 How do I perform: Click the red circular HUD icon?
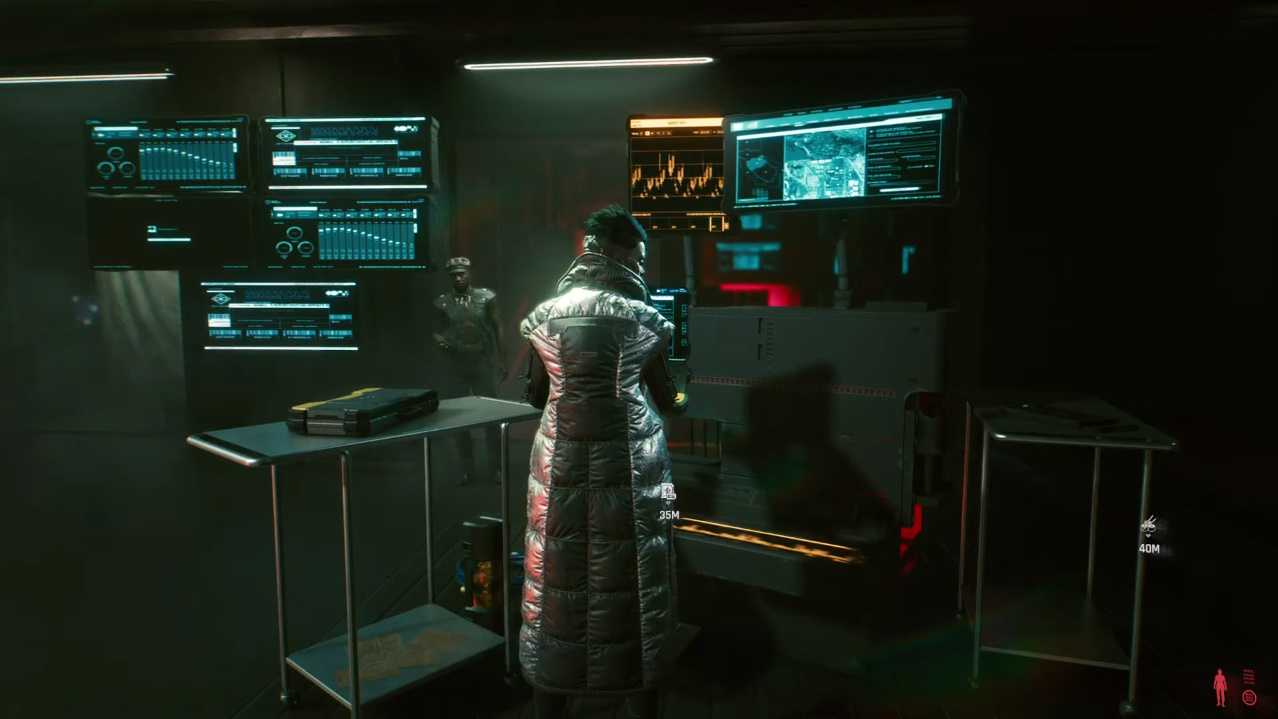pyautogui.click(x=1249, y=697)
